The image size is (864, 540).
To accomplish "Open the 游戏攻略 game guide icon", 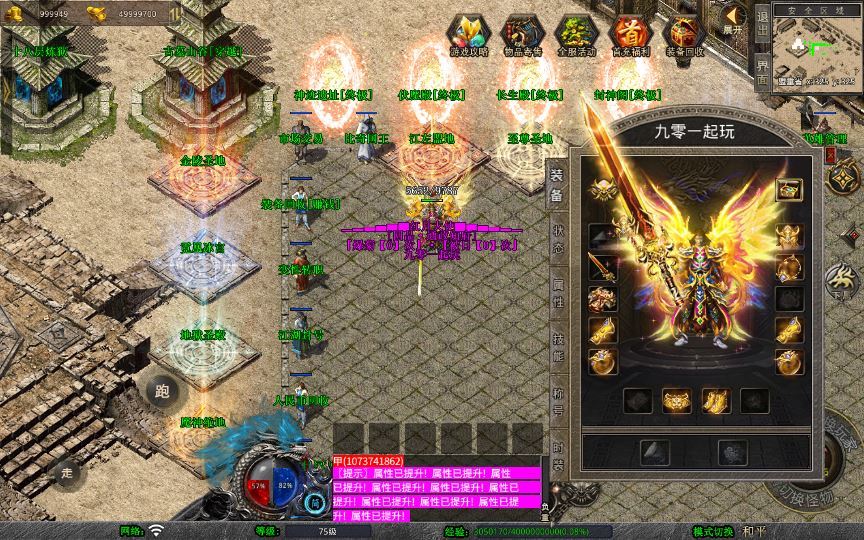I will [467, 33].
